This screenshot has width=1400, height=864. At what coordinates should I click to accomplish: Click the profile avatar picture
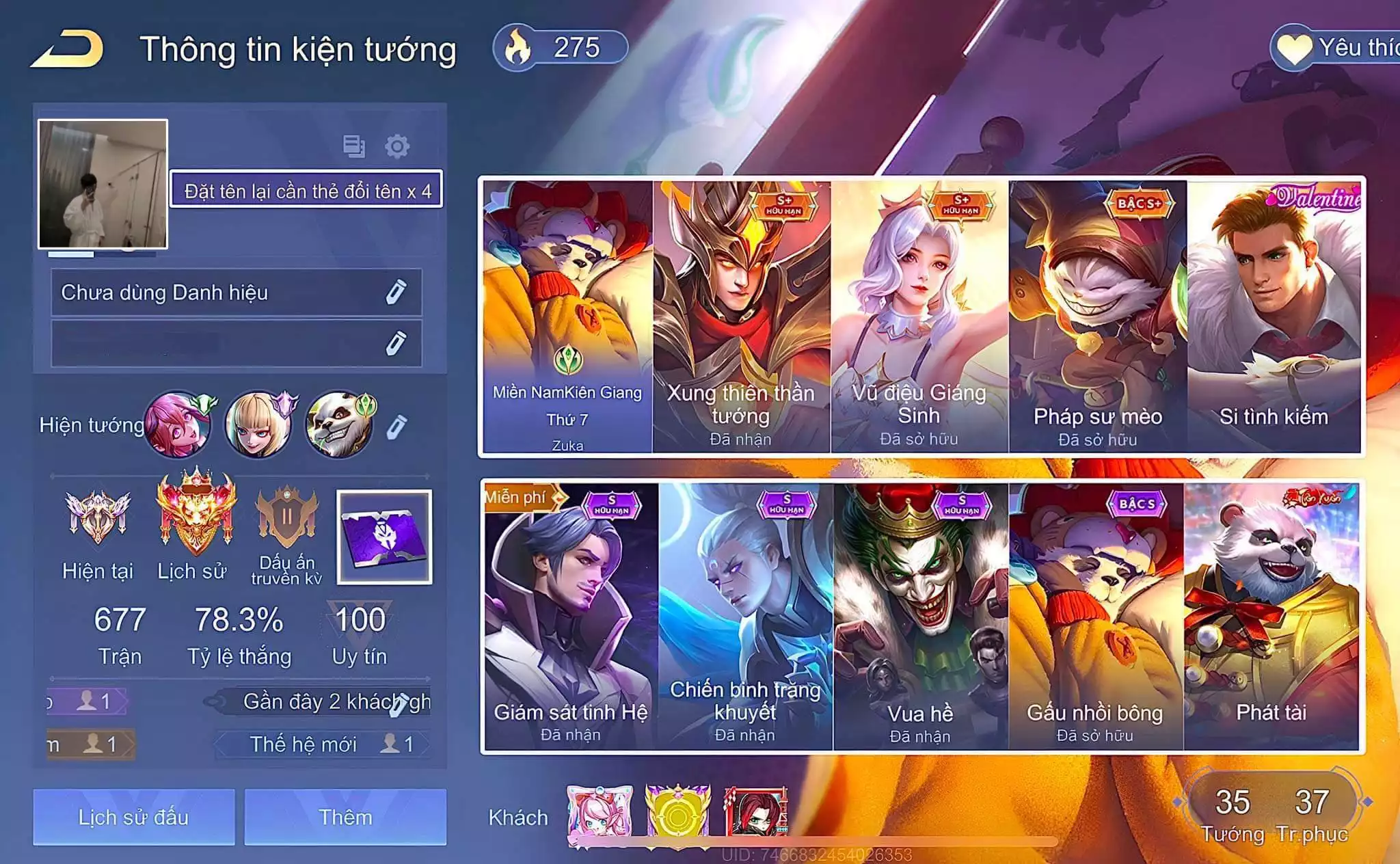103,183
